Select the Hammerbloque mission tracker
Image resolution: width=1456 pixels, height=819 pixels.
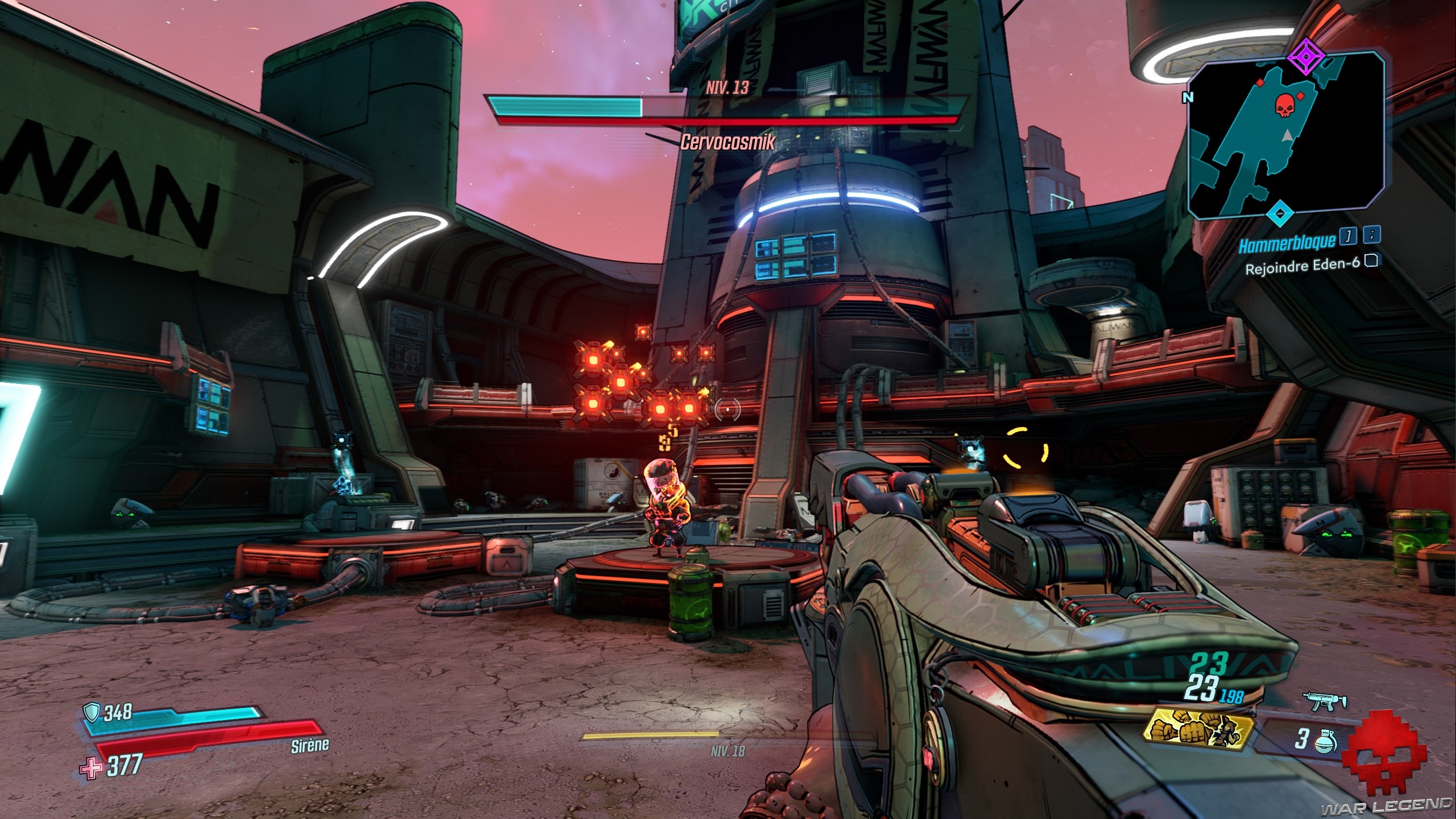coord(1285,242)
